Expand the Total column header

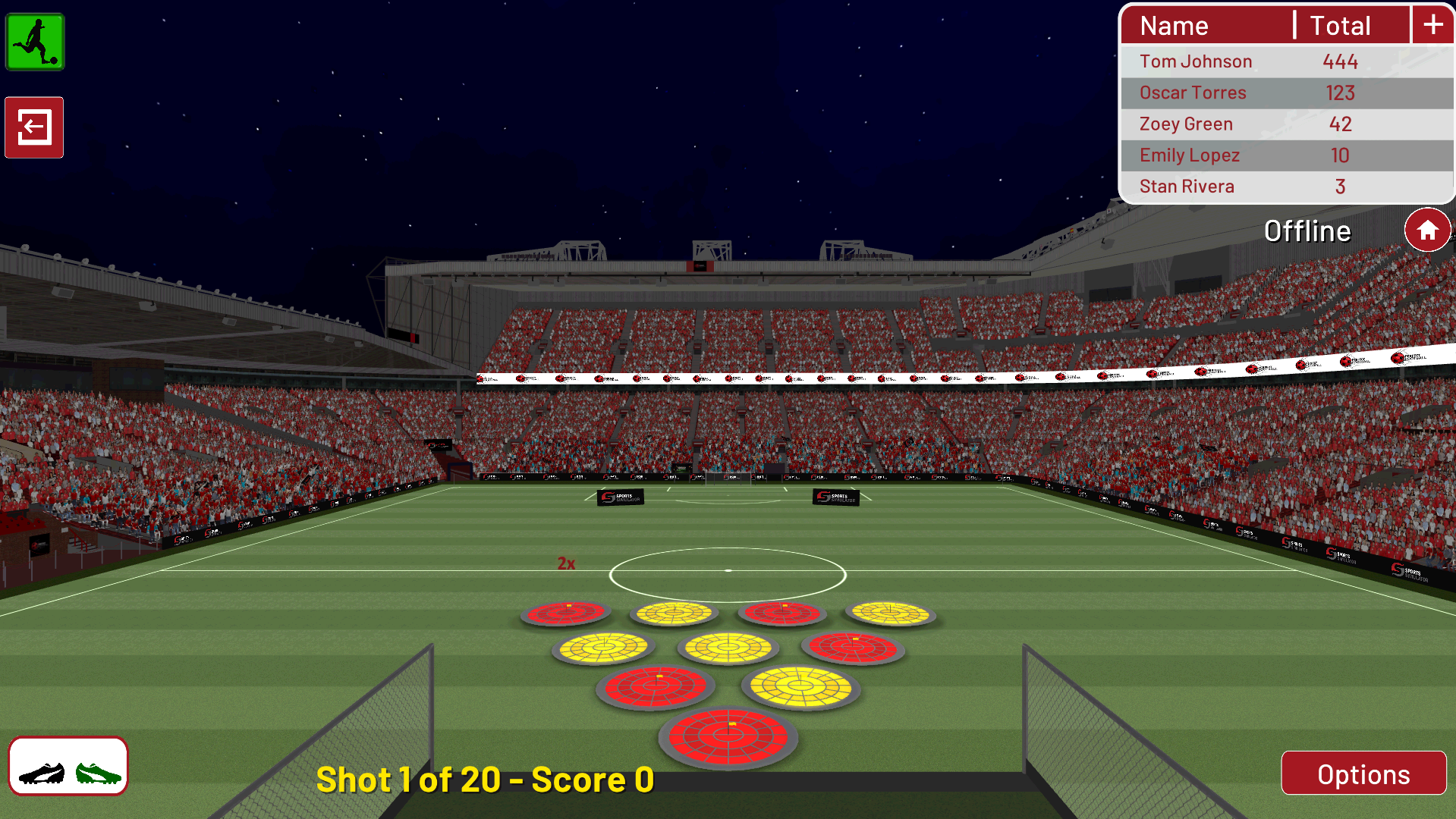tap(1340, 25)
